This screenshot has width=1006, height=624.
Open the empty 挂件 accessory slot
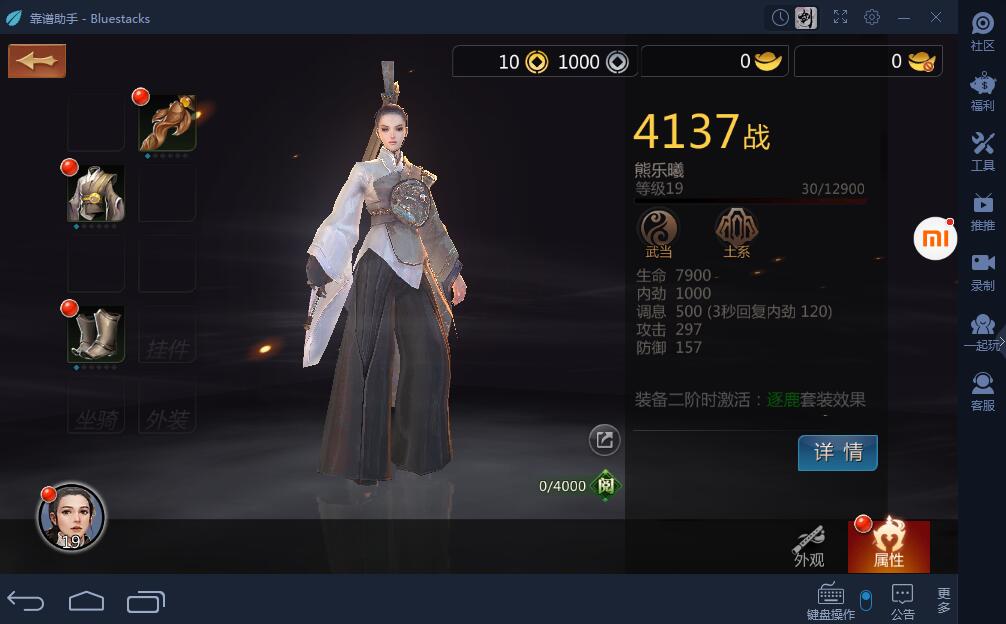[x=167, y=334]
